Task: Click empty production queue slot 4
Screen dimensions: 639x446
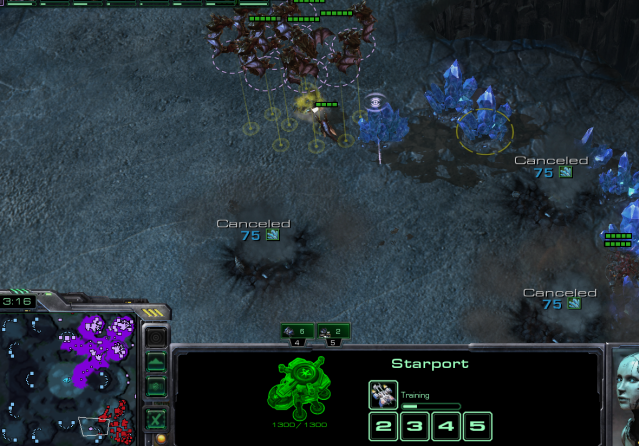Action: click(x=447, y=428)
